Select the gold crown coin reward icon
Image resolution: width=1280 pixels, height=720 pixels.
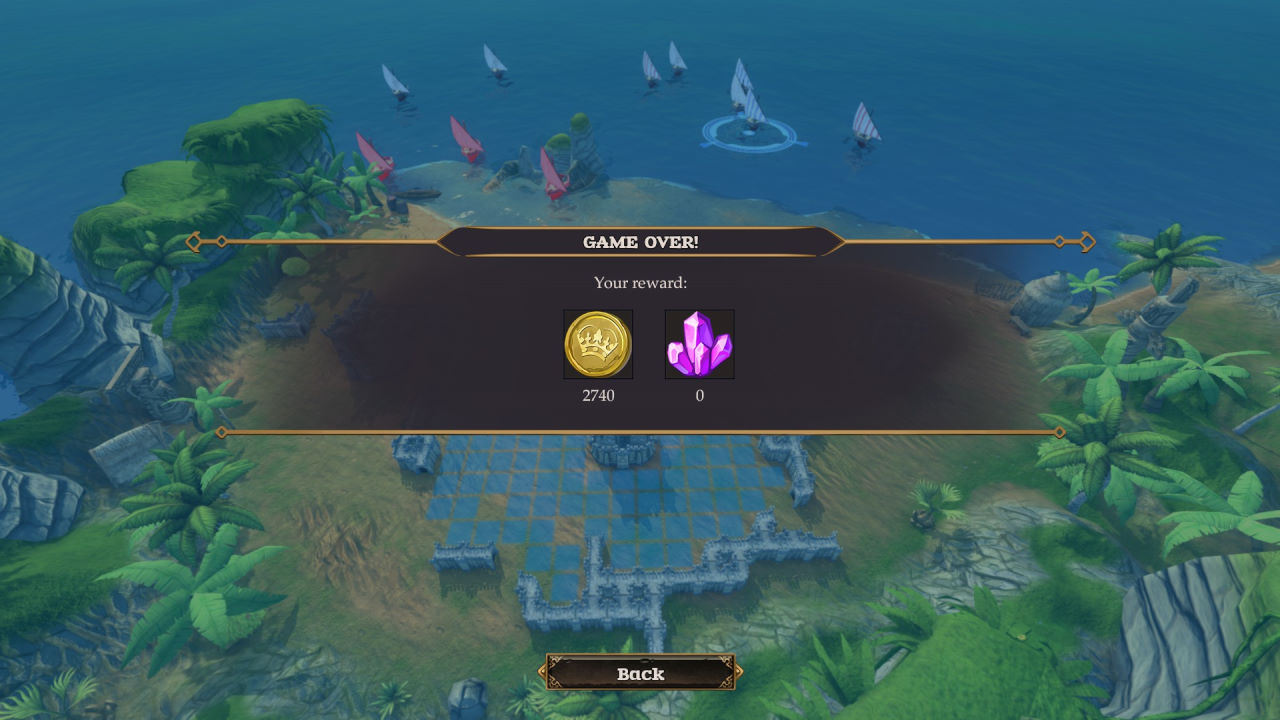pos(598,344)
